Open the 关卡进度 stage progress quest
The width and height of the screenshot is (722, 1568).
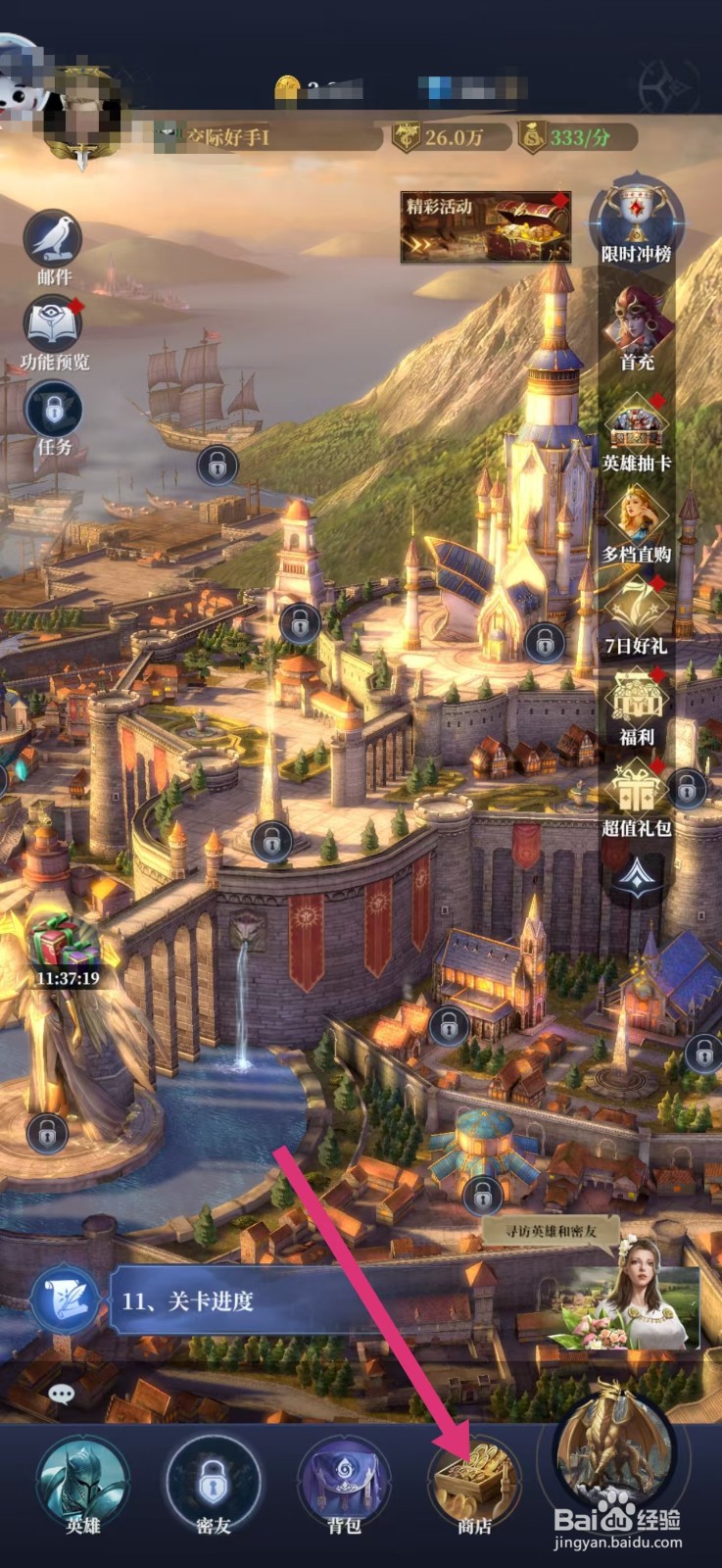[x=186, y=1301]
